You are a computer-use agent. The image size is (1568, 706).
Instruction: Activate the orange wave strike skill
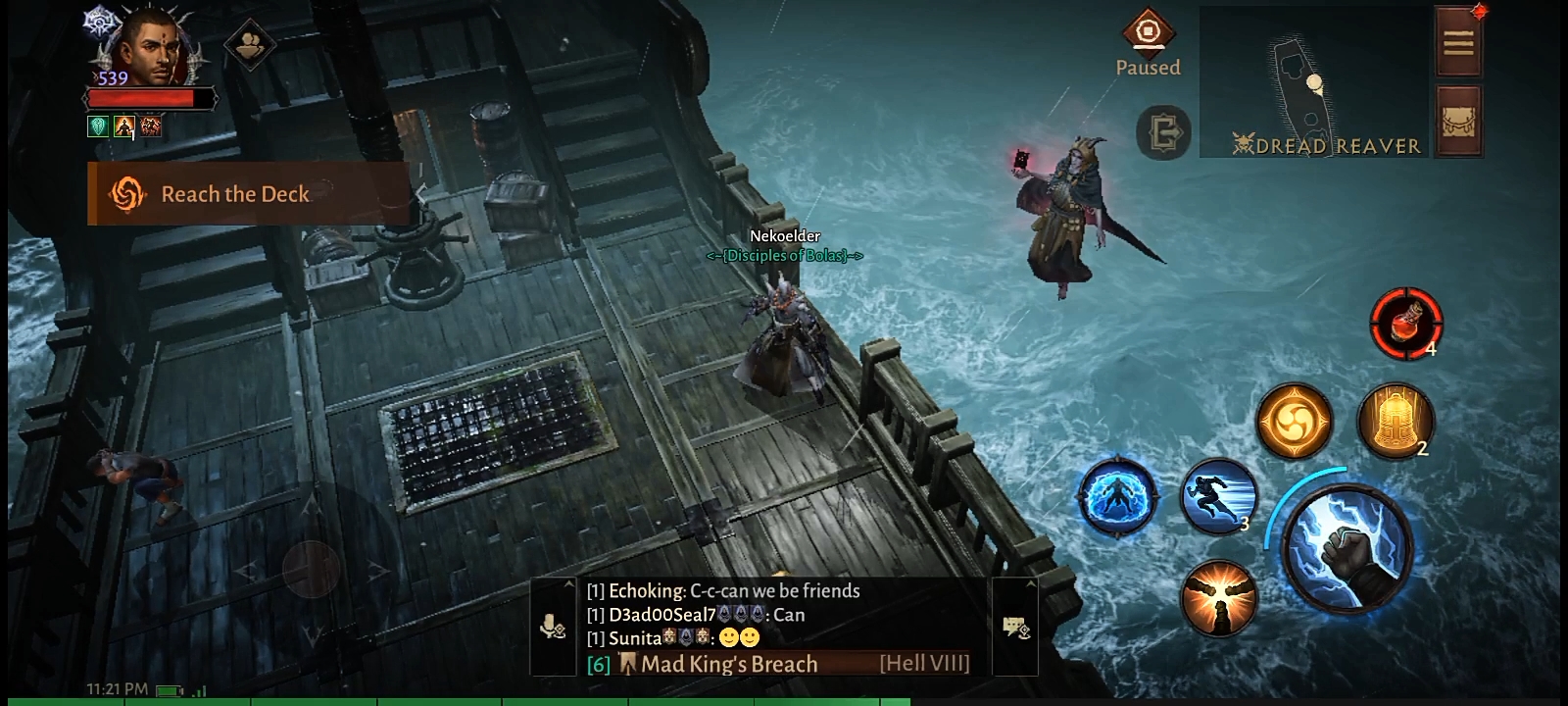(1218, 597)
